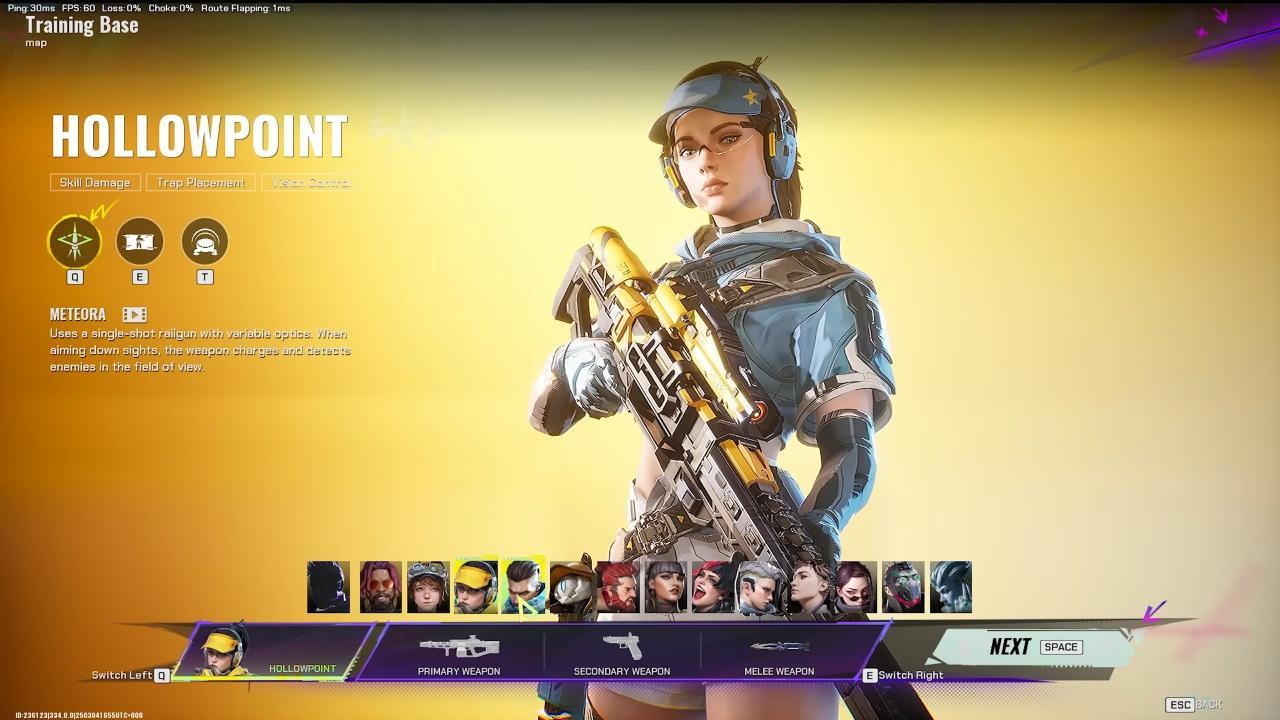
Task: Select the red-bearded hero portrait
Action: [618, 587]
